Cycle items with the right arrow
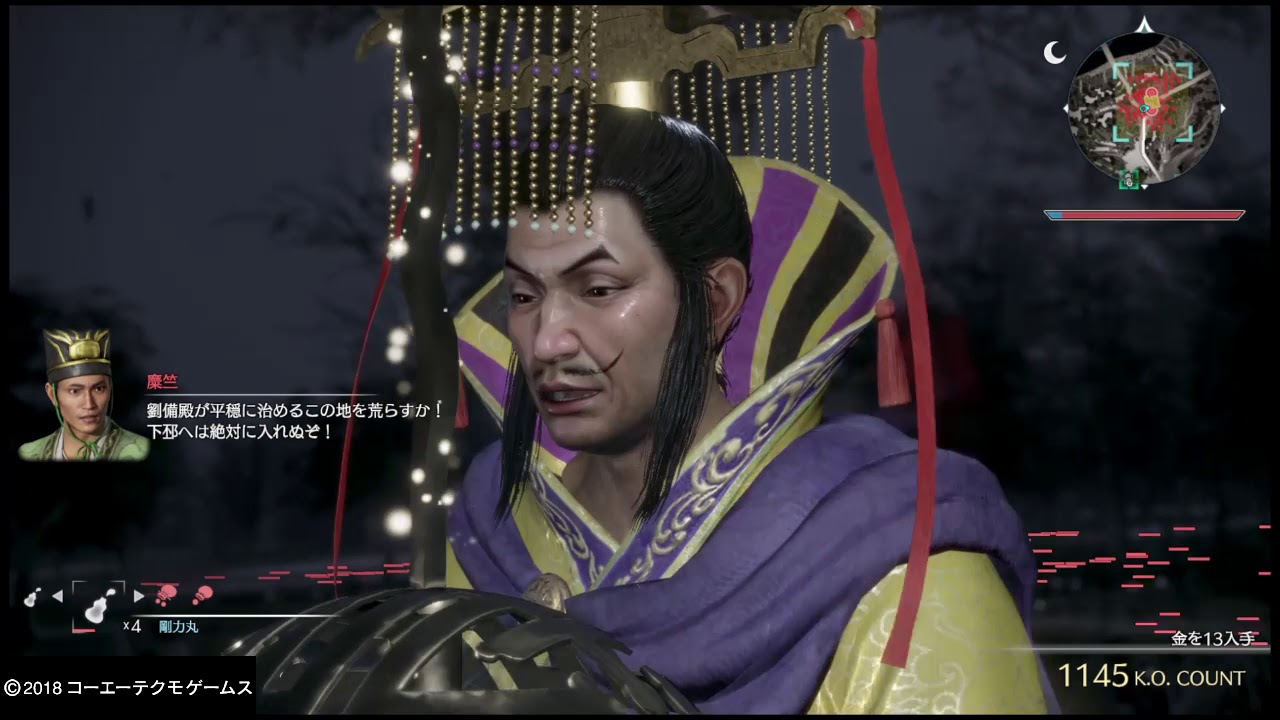 click(x=139, y=596)
